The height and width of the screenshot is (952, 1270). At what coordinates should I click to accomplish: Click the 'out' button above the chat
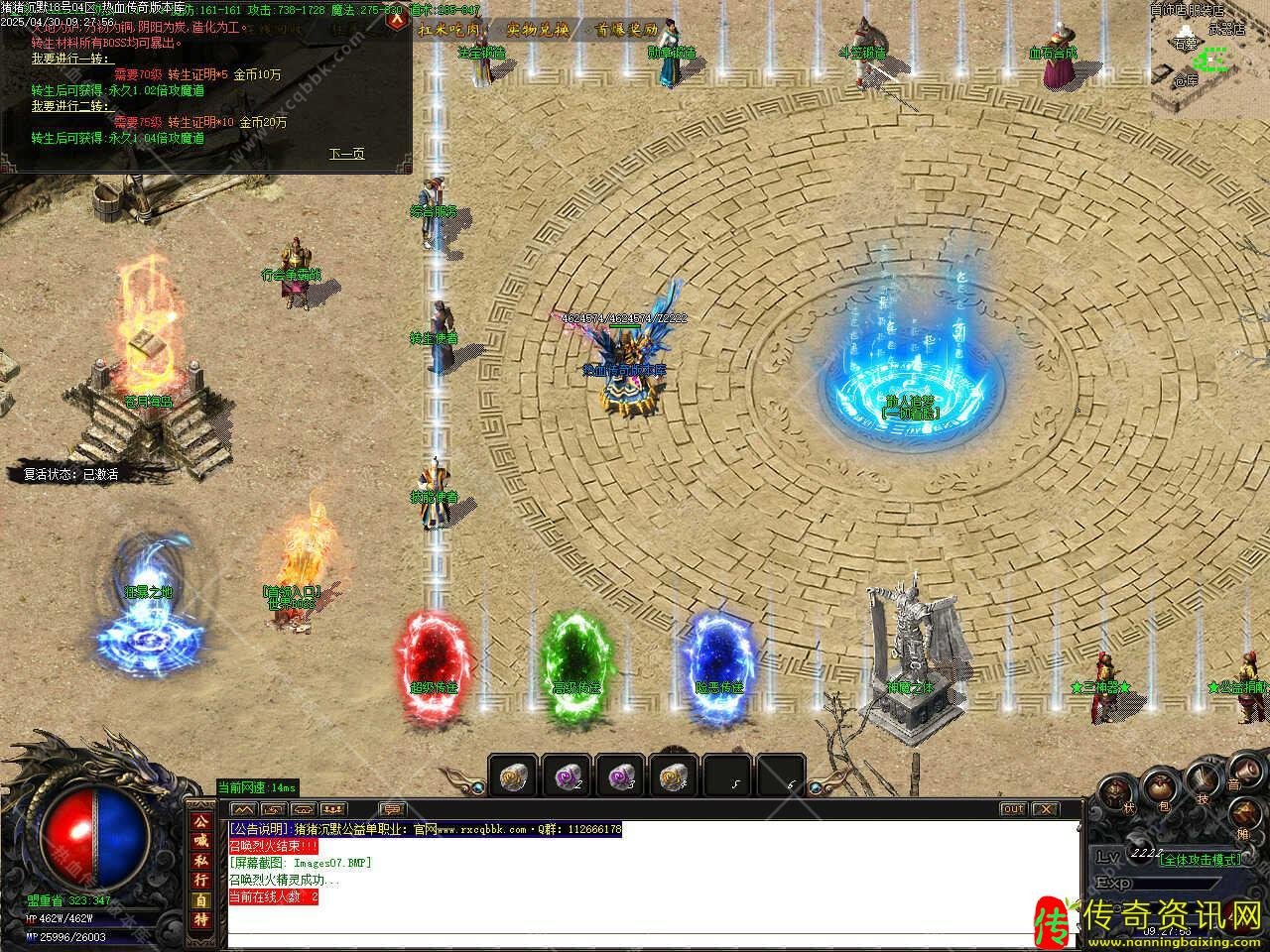click(x=1012, y=809)
